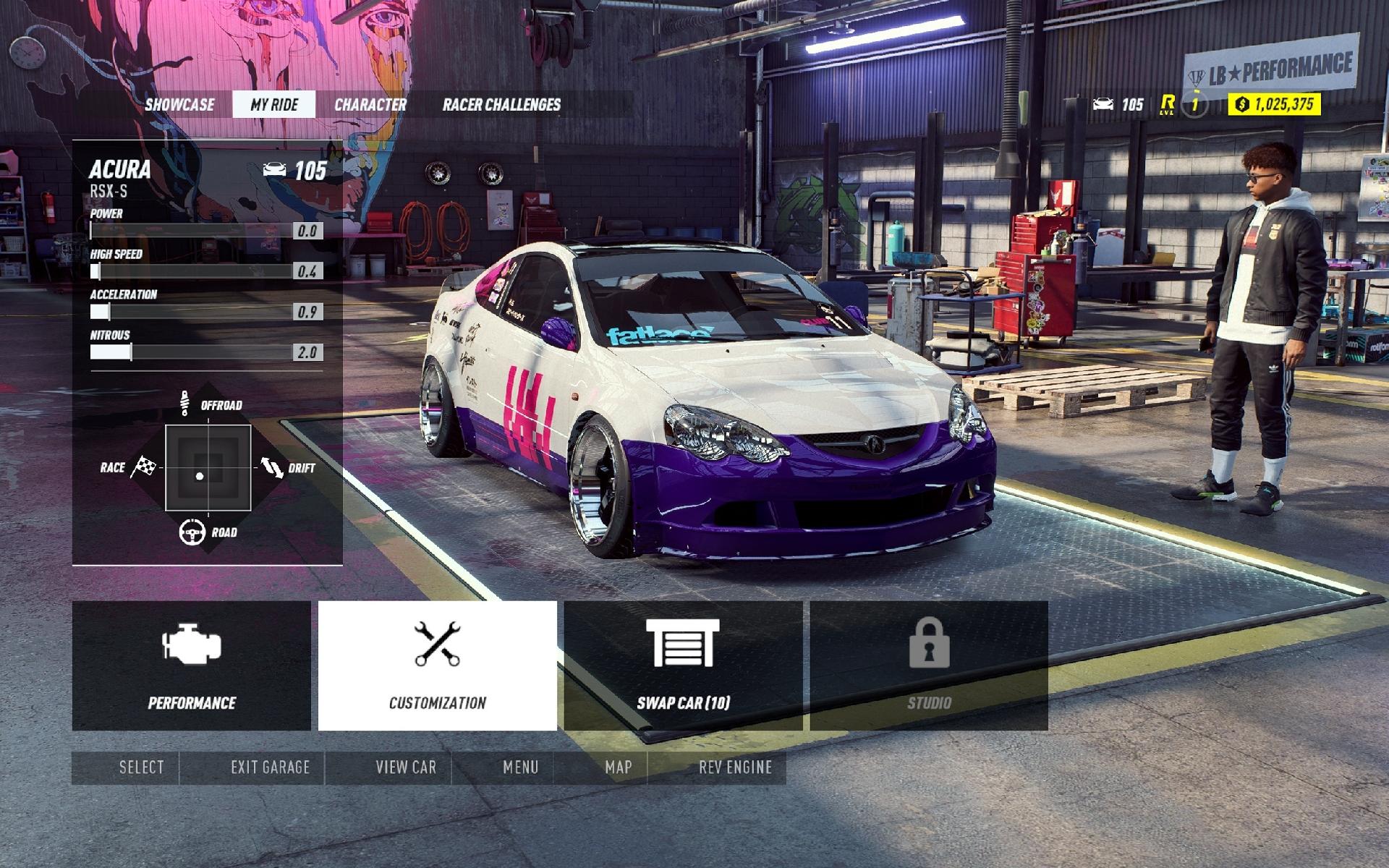Click Exit Garage
This screenshot has height=868, width=1389.
(x=269, y=767)
